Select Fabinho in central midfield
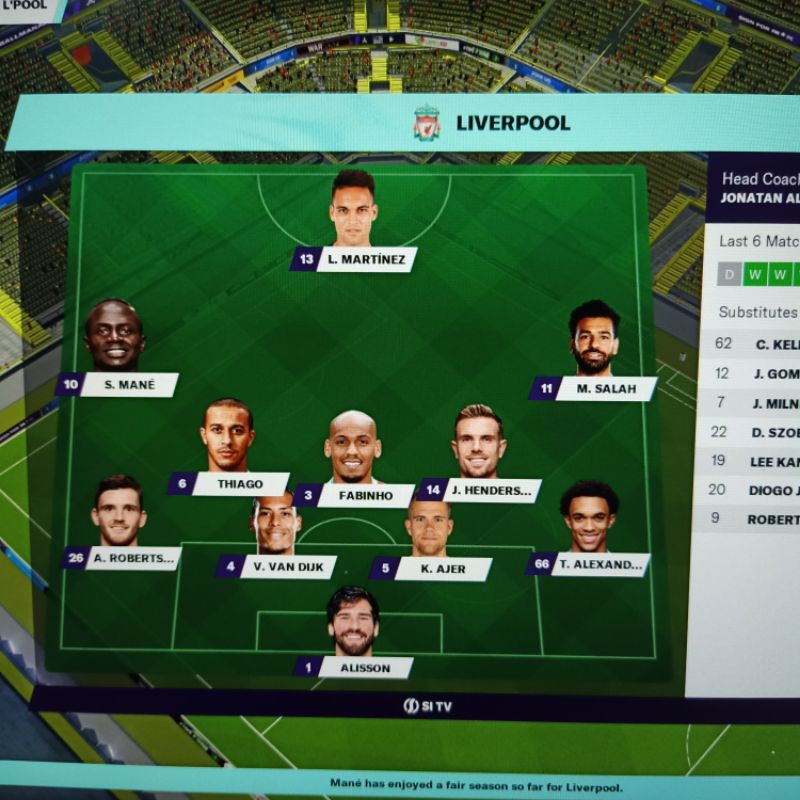This screenshot has width=800, height=800. (365, 495)
